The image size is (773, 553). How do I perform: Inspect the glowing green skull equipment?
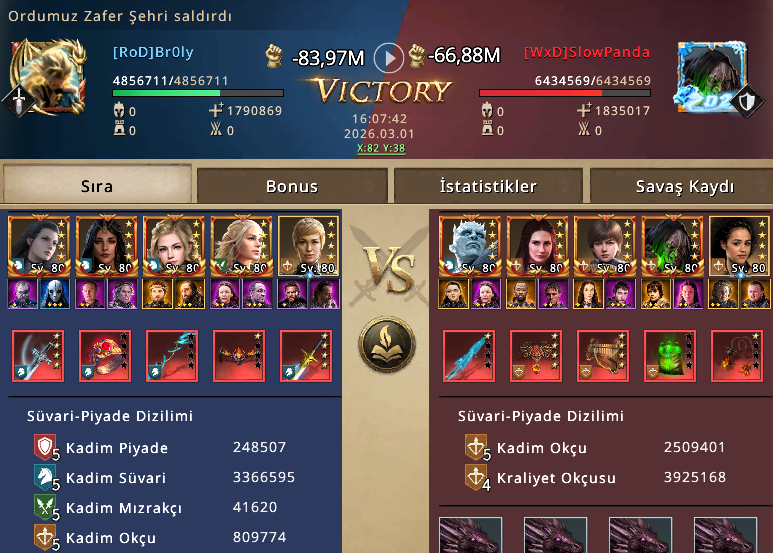tap(668, 357)
